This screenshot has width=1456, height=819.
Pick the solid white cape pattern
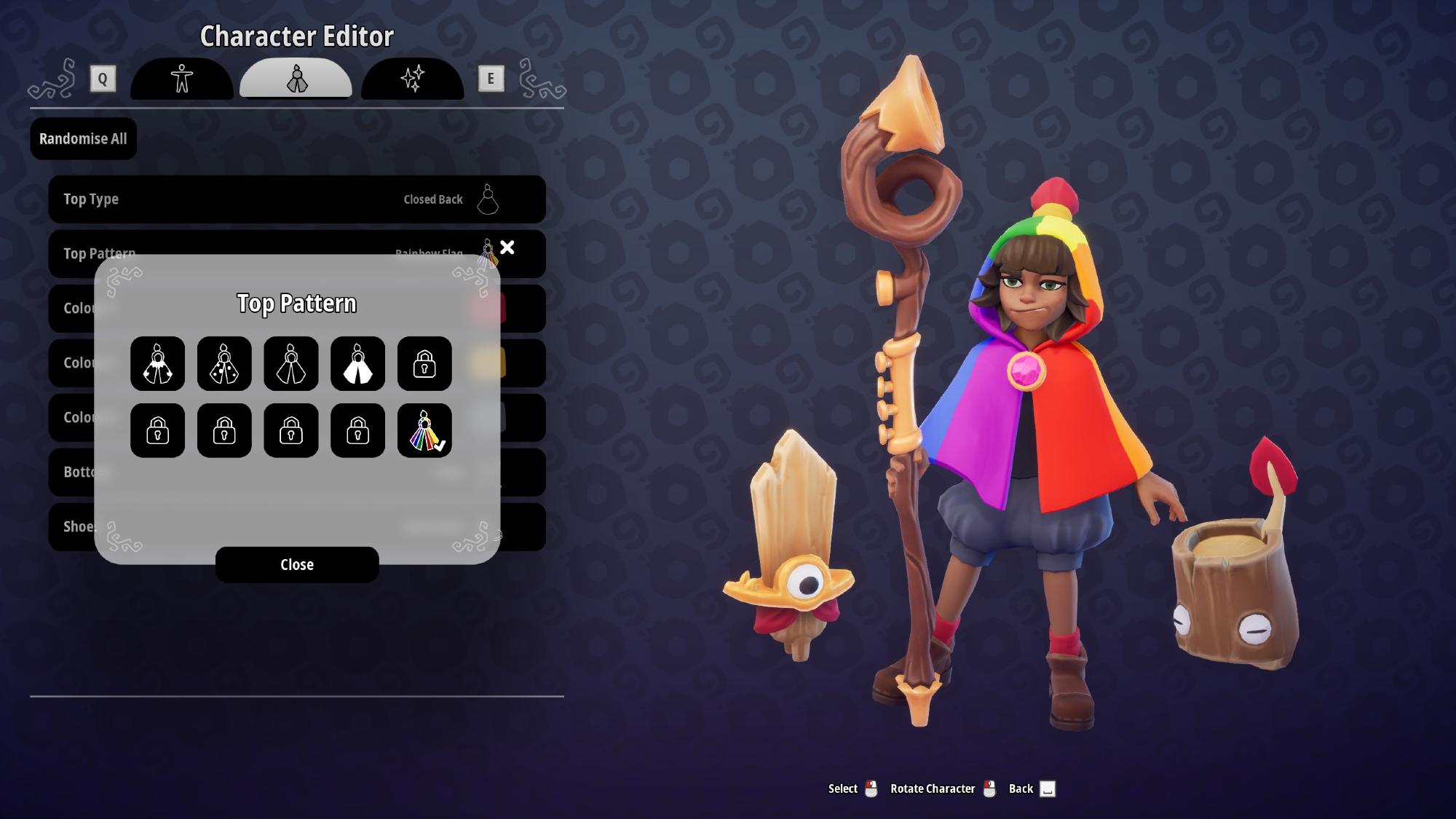(x=357, y=364)
